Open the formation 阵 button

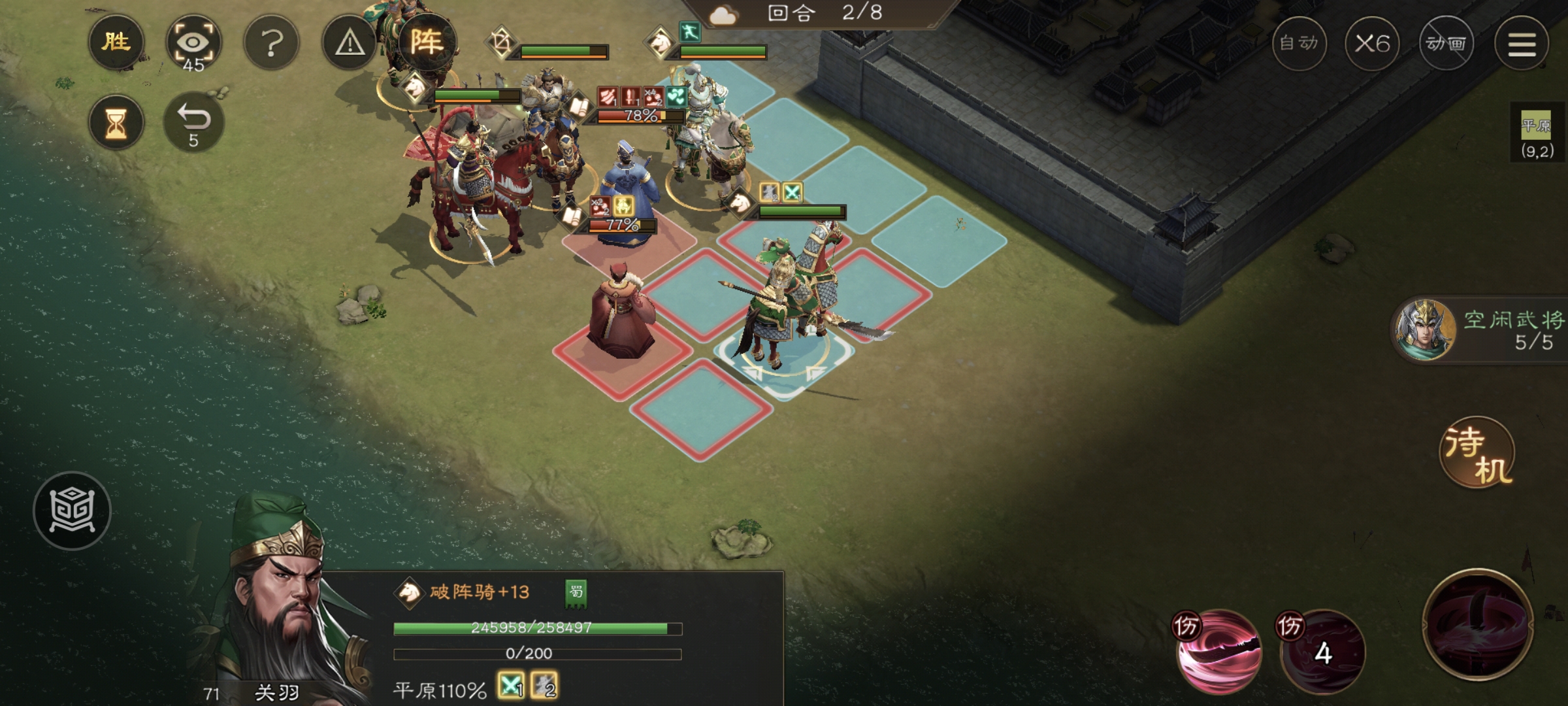tap(427, 42)
